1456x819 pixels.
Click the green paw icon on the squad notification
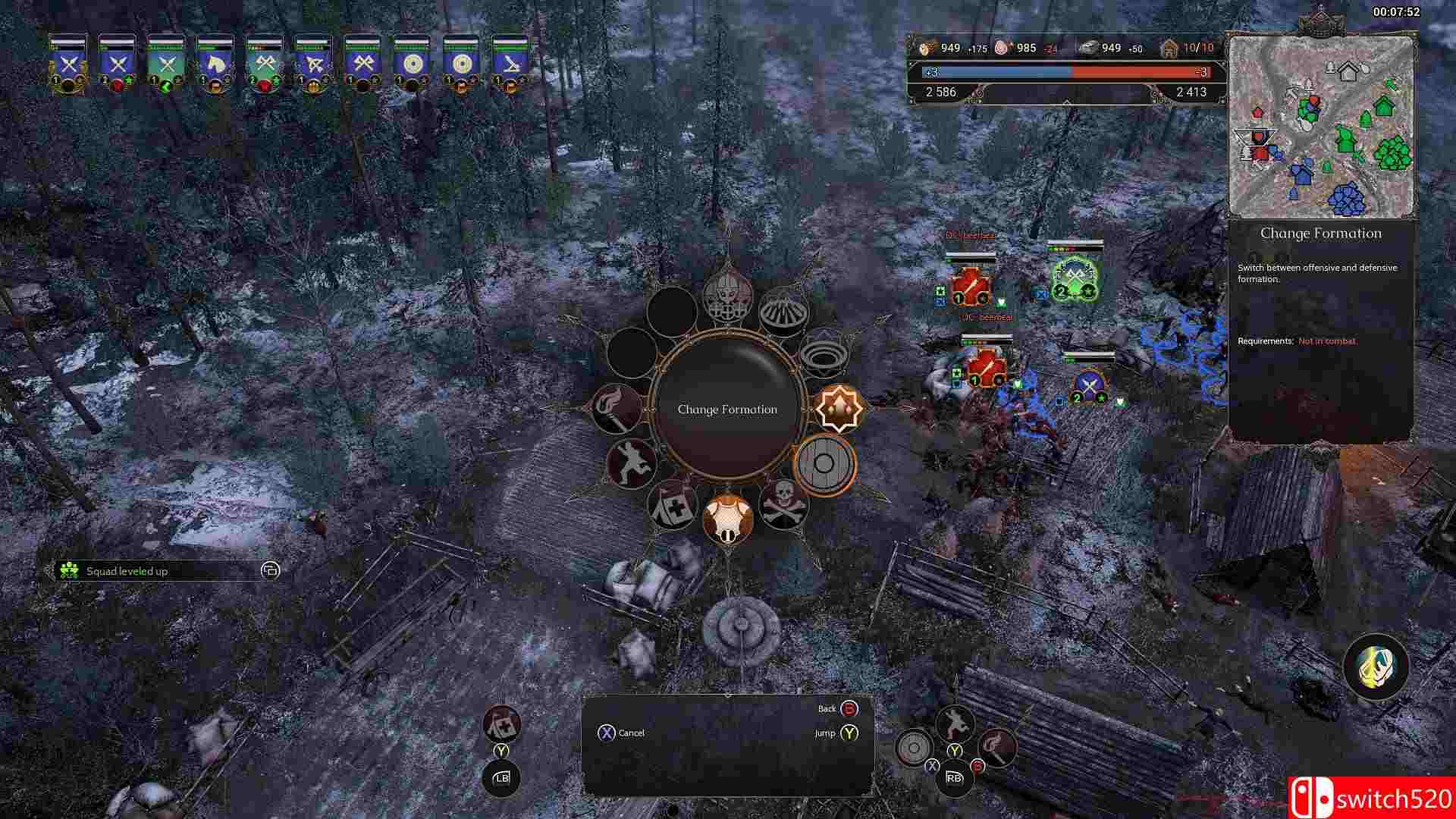pos(69,570)
